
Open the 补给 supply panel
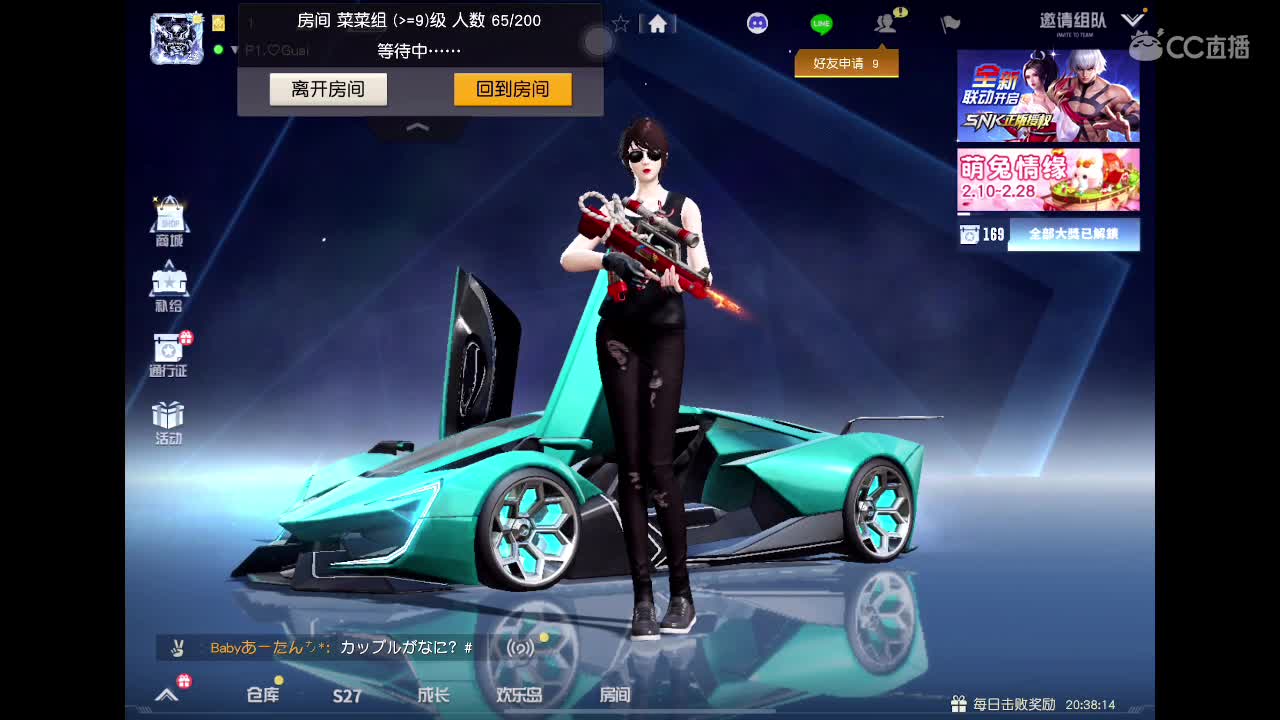(168, 285)
